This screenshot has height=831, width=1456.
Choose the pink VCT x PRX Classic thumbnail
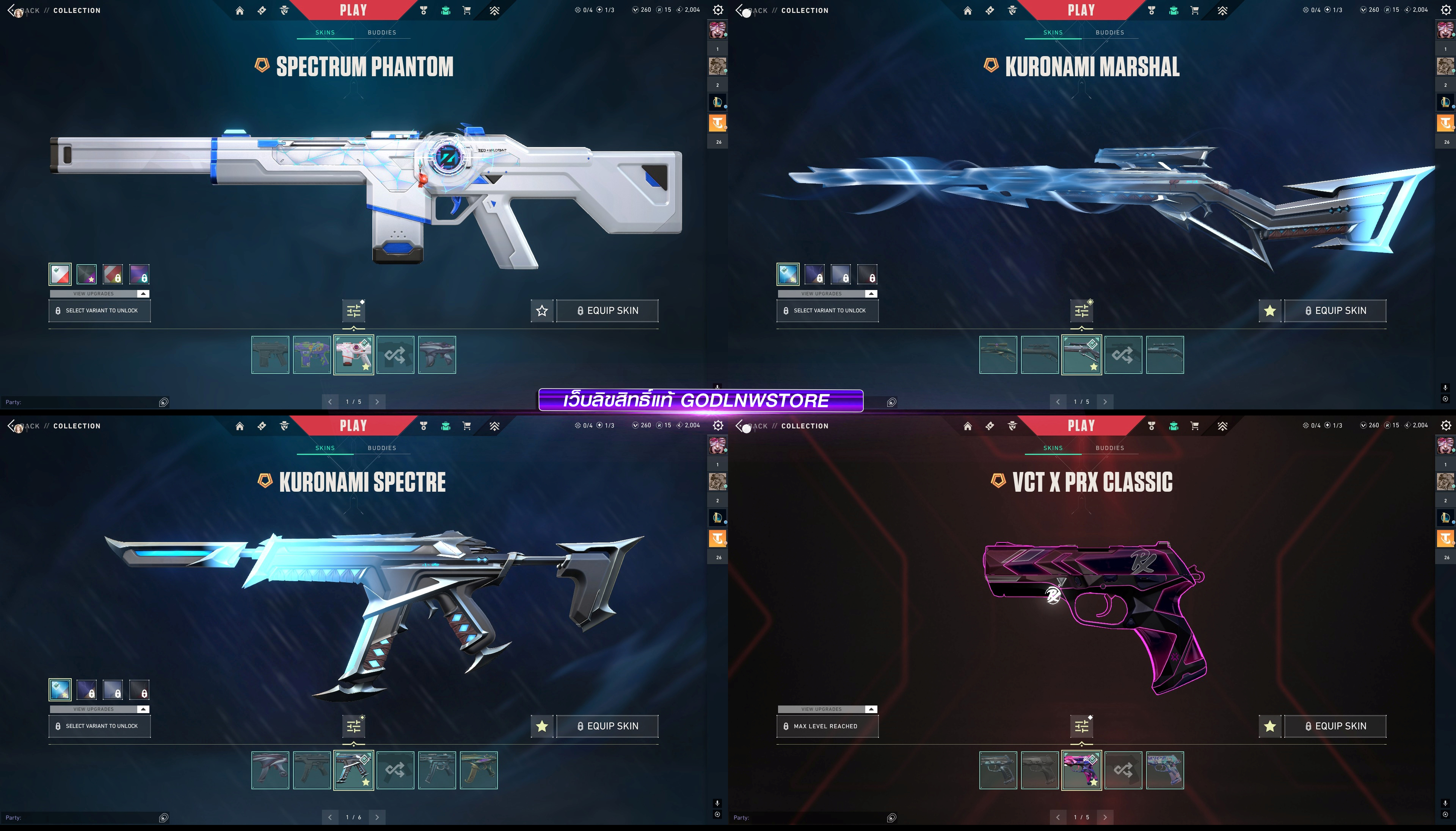click(x=1081, y=770)
